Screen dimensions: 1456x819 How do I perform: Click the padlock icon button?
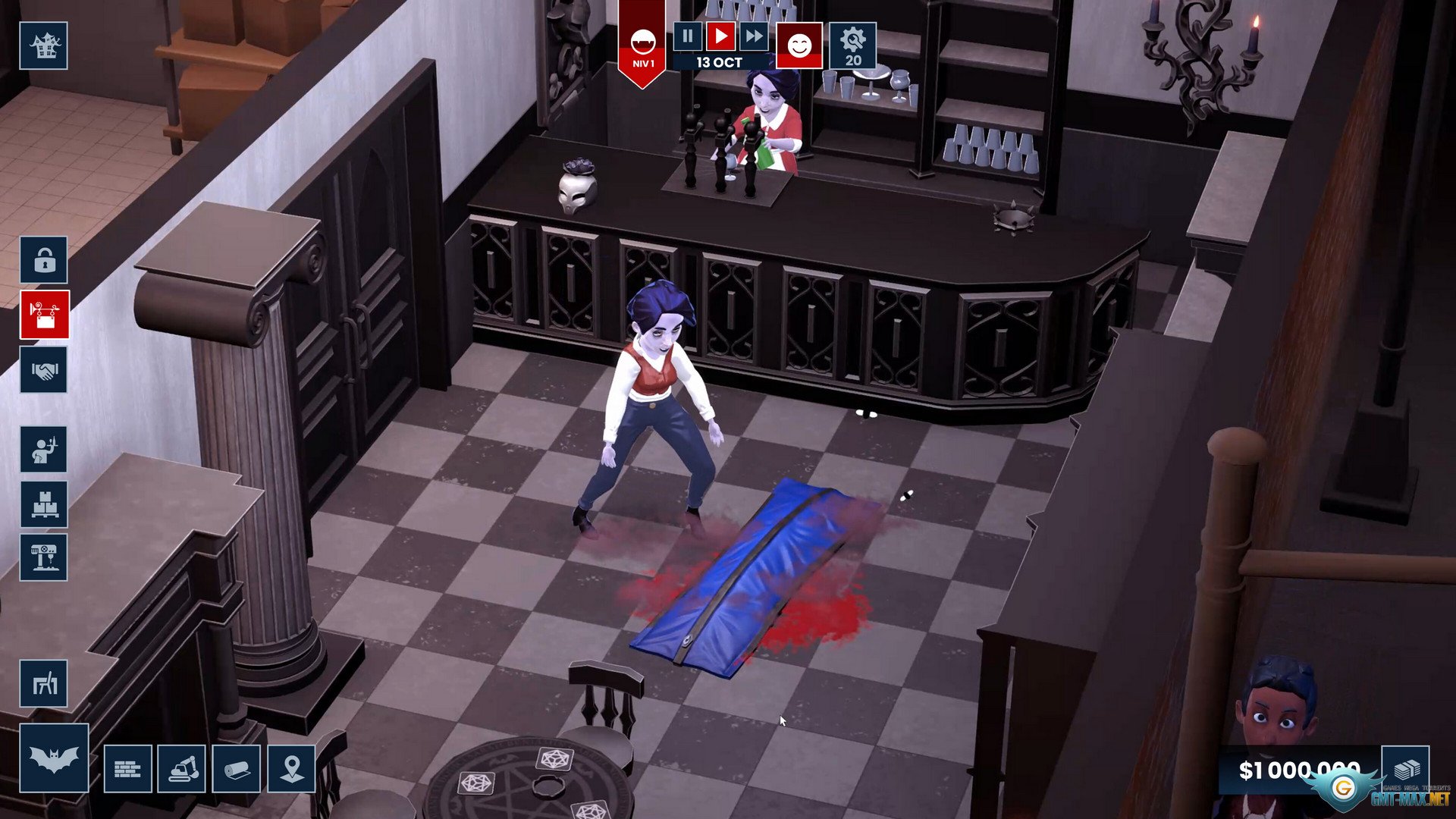44,260
